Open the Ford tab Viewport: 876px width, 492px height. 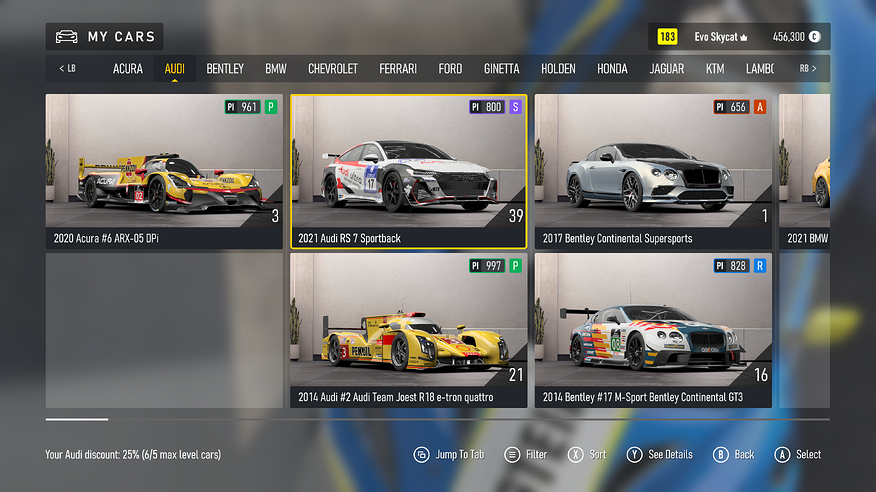(x=450, y=69)
